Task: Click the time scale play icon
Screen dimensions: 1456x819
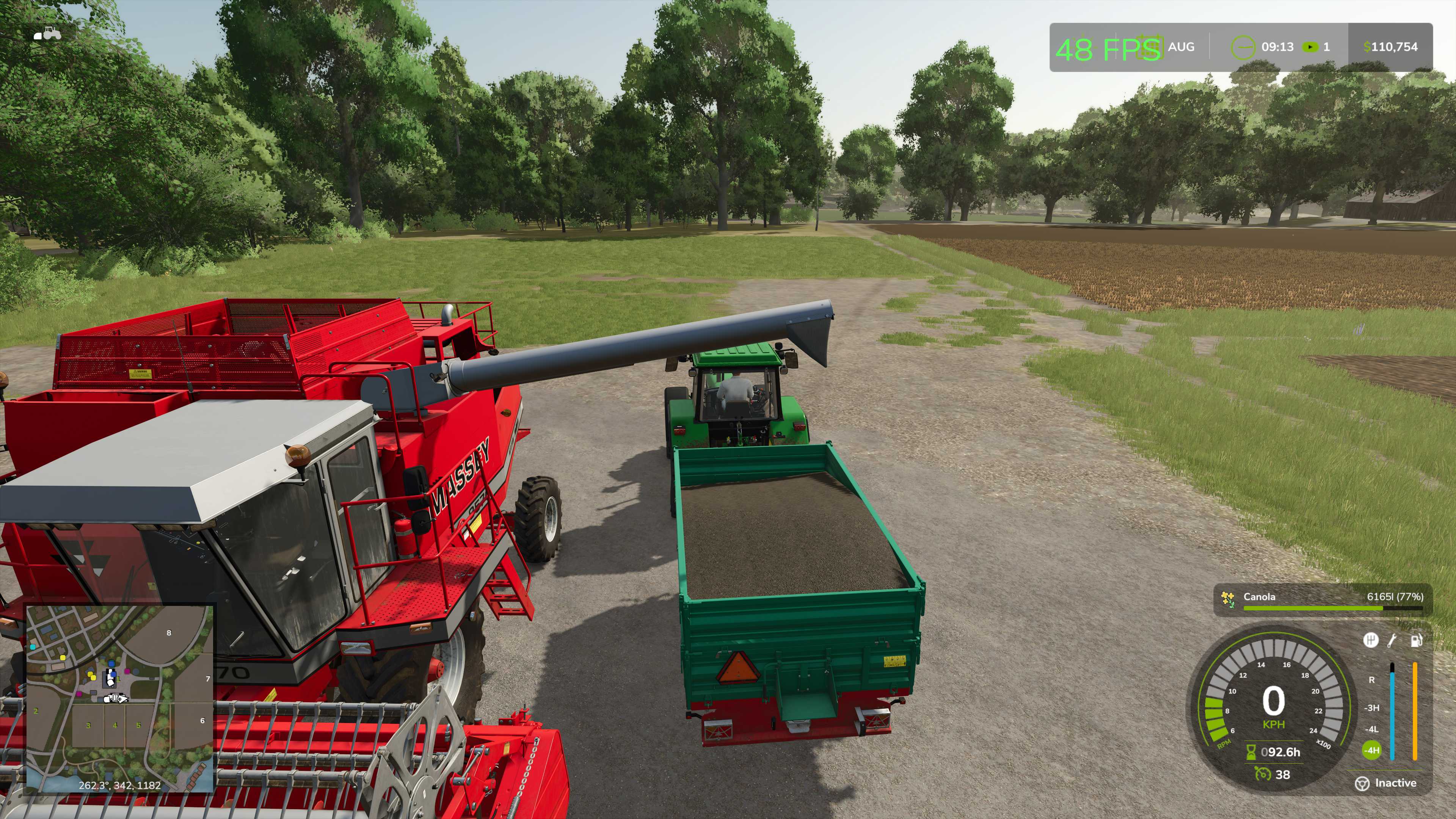Action: tap(1310, 47)
